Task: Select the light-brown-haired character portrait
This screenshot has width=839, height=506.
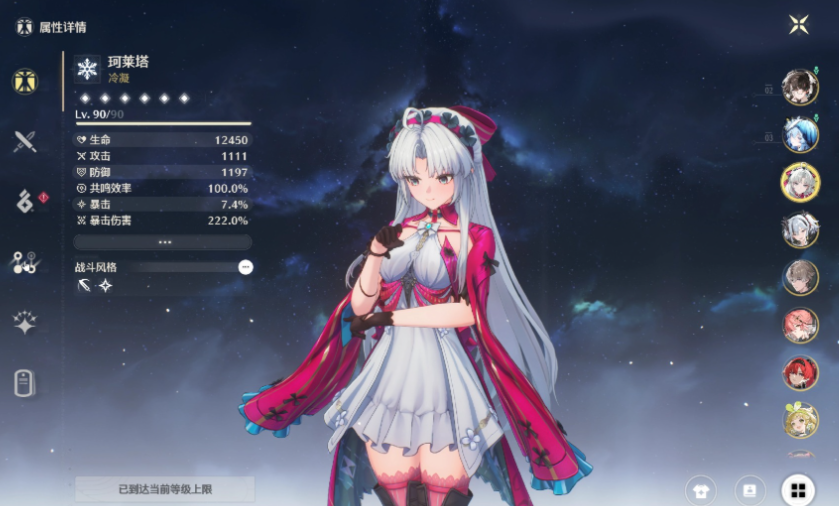Action: [800, 278]
